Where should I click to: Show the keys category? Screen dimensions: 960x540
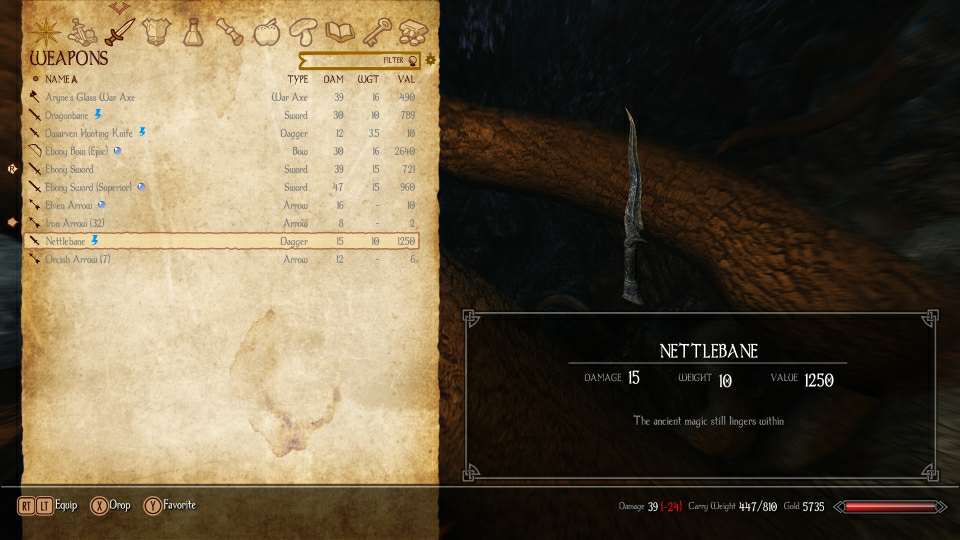pyautogui.click(x=376, y=33)
